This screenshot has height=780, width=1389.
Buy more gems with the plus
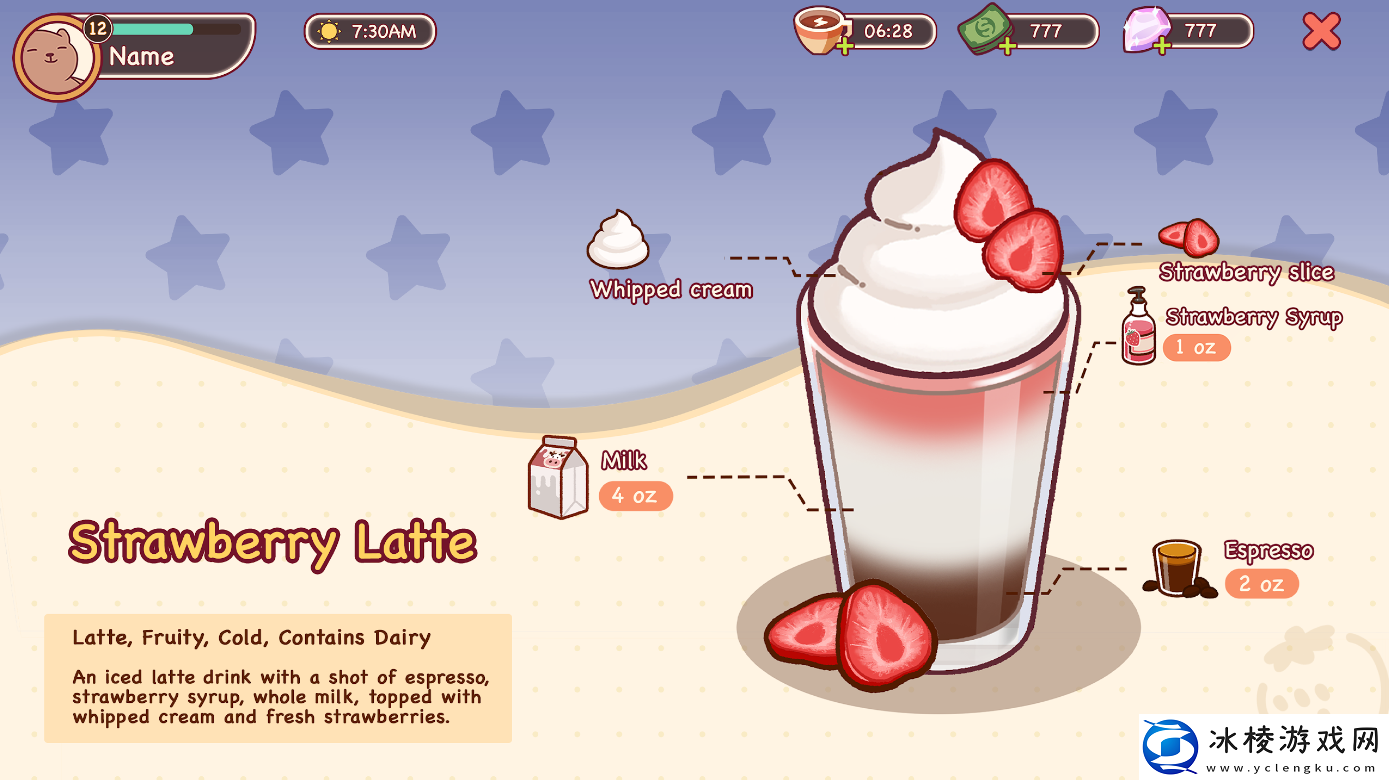pyautogui.click(x=1161, y=46)
